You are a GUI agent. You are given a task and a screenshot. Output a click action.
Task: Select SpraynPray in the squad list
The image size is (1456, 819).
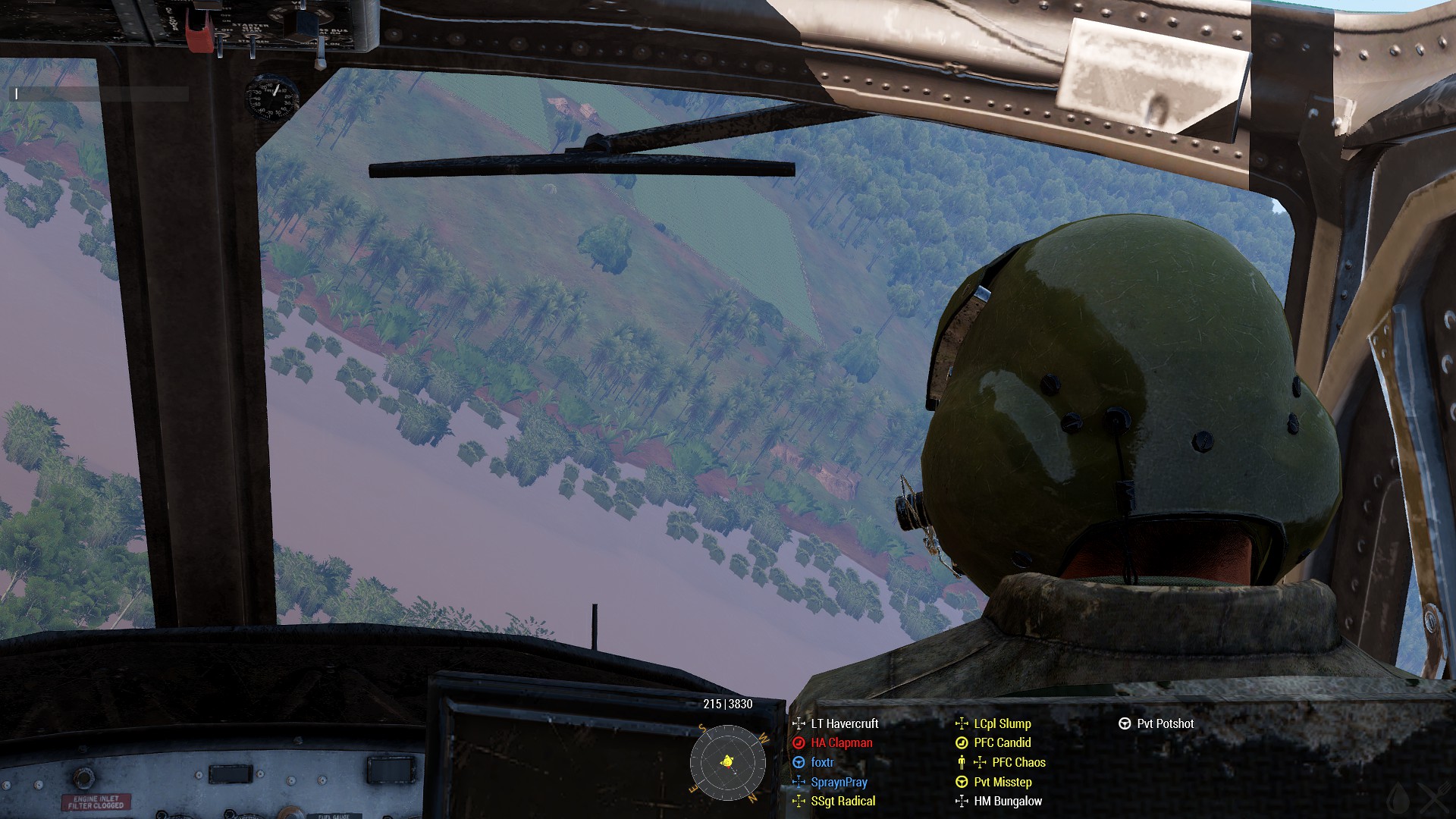[839, 782]
